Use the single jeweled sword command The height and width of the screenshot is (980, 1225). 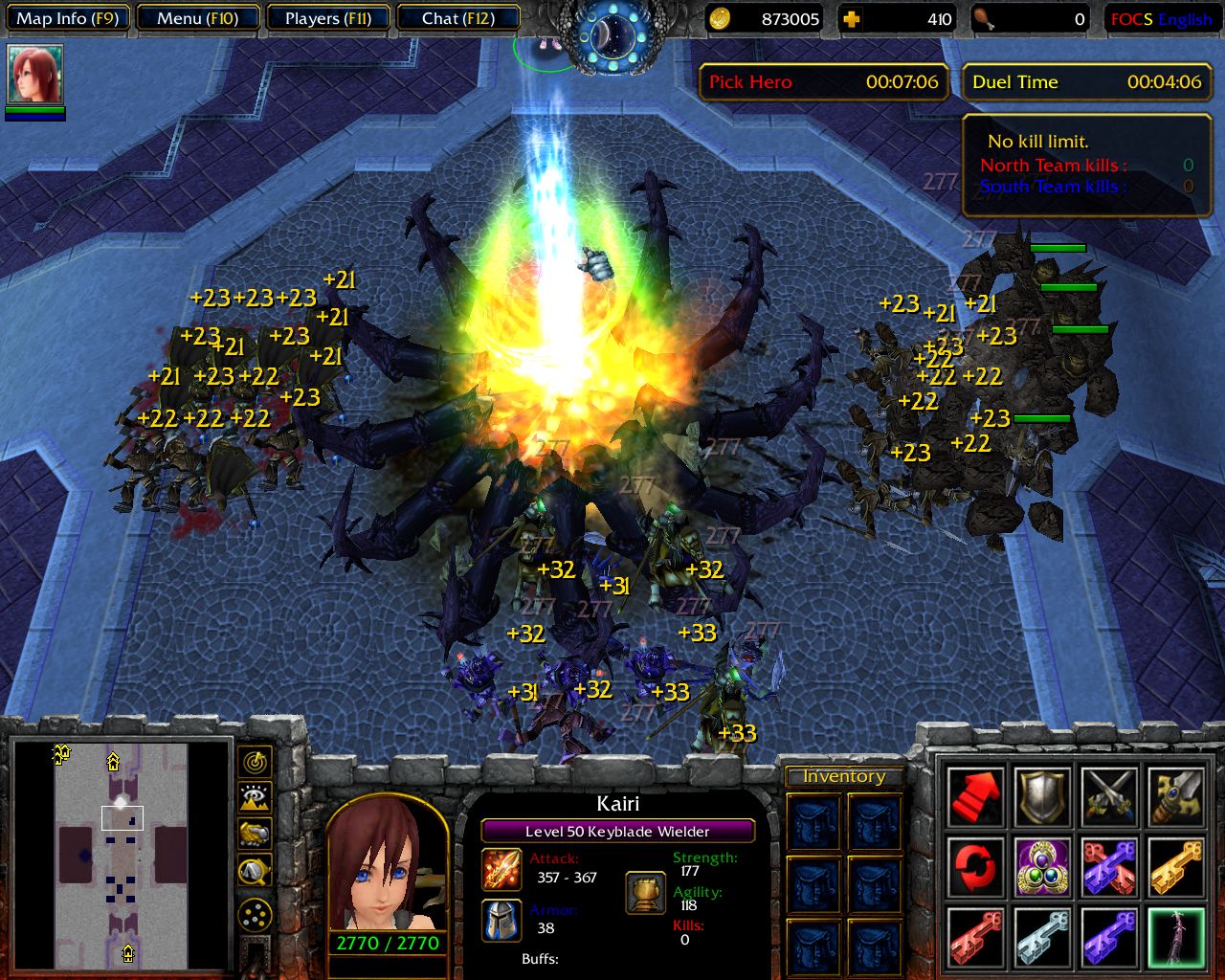click(1176, 796)
